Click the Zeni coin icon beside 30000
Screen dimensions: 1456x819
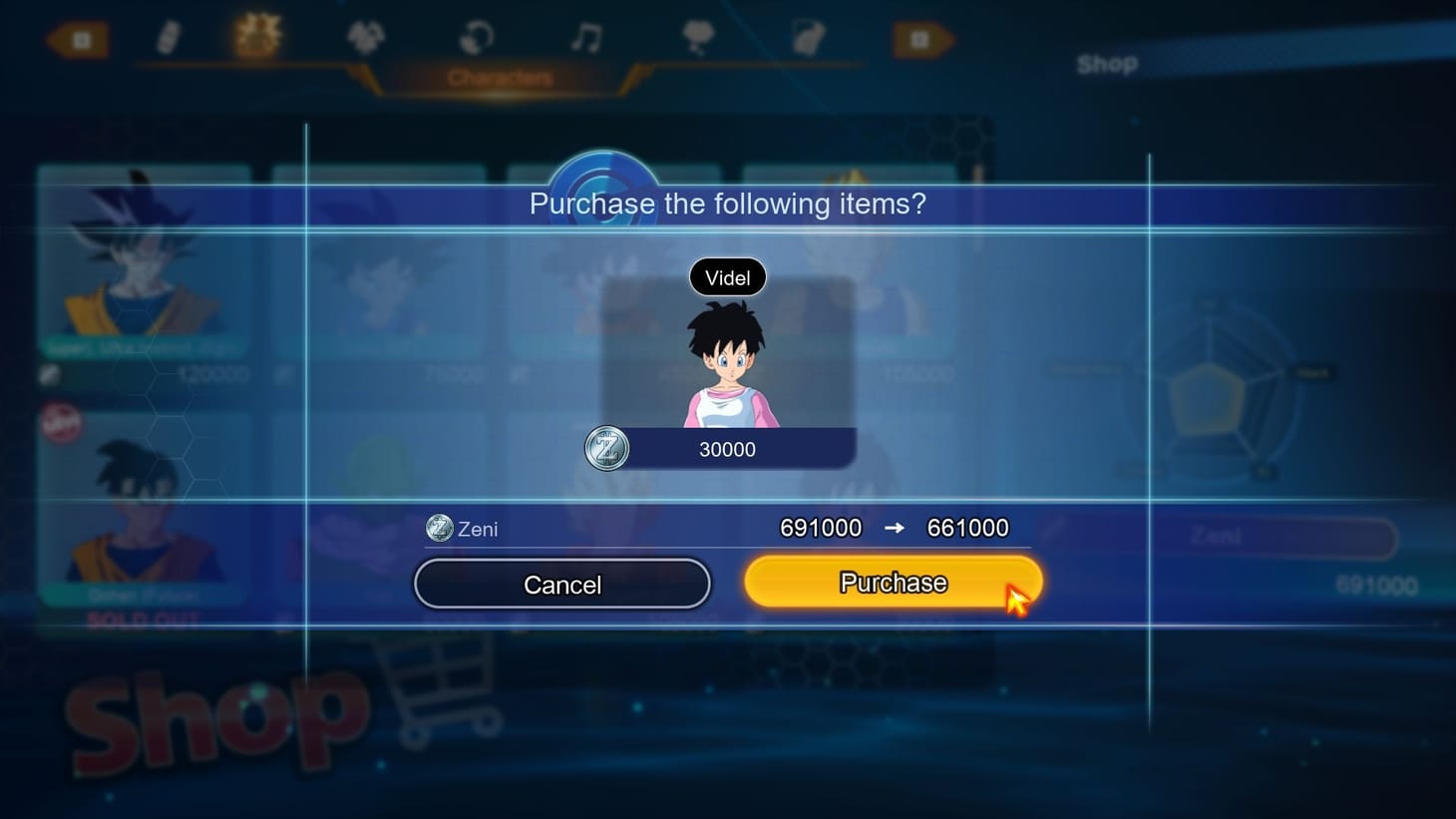pyautogui.click(x=607, y=449)
